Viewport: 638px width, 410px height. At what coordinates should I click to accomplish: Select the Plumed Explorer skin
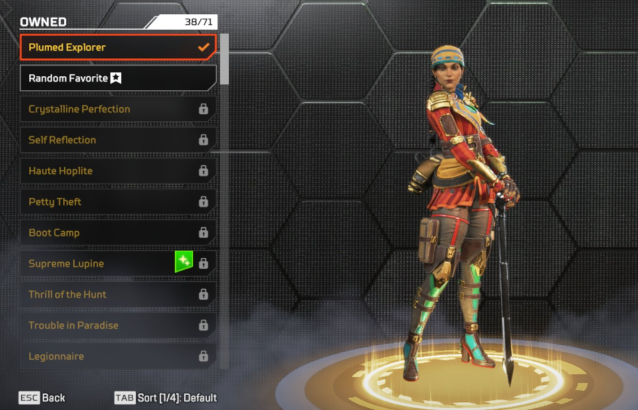coord(118,47)
